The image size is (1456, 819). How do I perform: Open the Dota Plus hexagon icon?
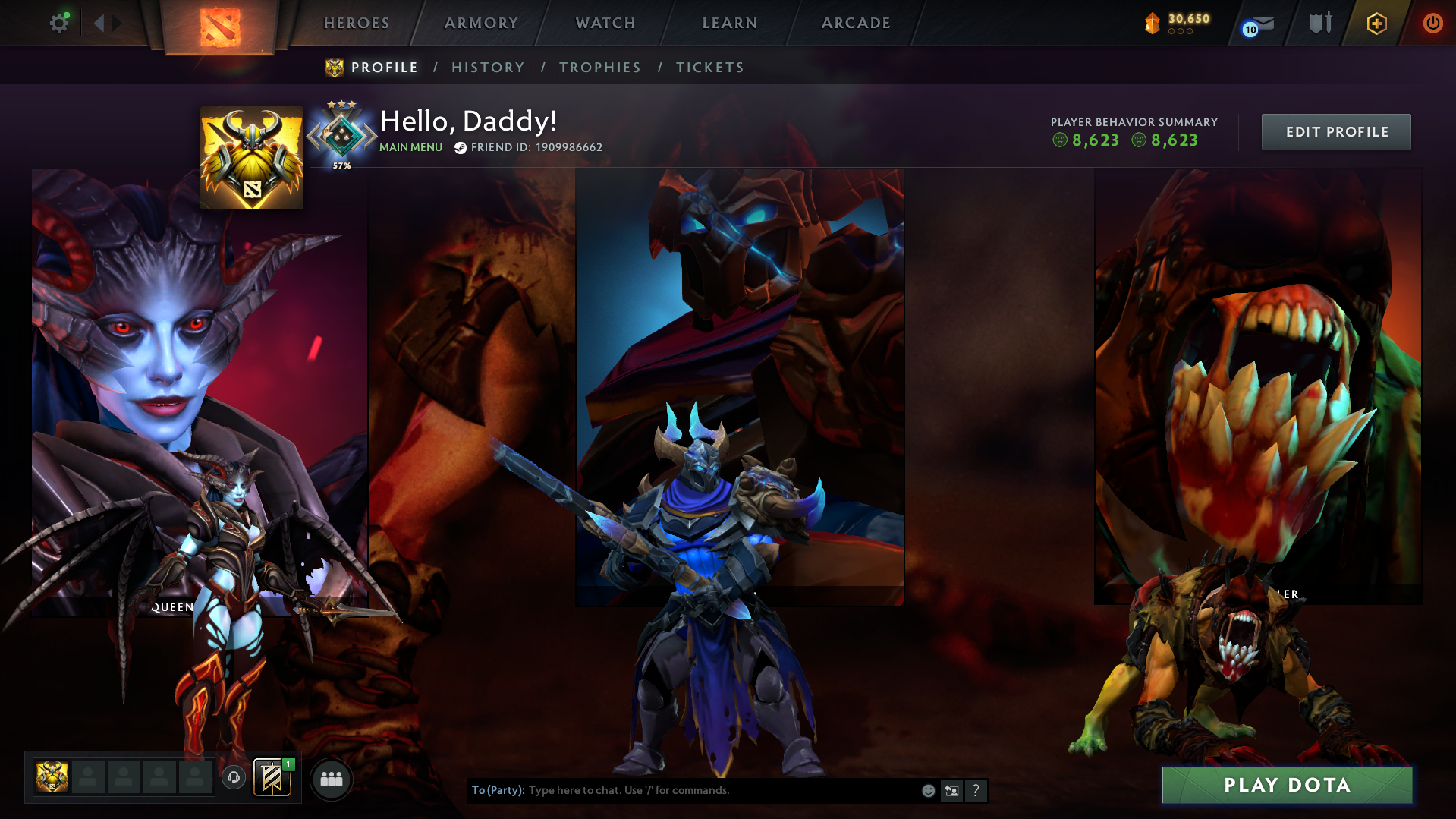[1376, 24]
